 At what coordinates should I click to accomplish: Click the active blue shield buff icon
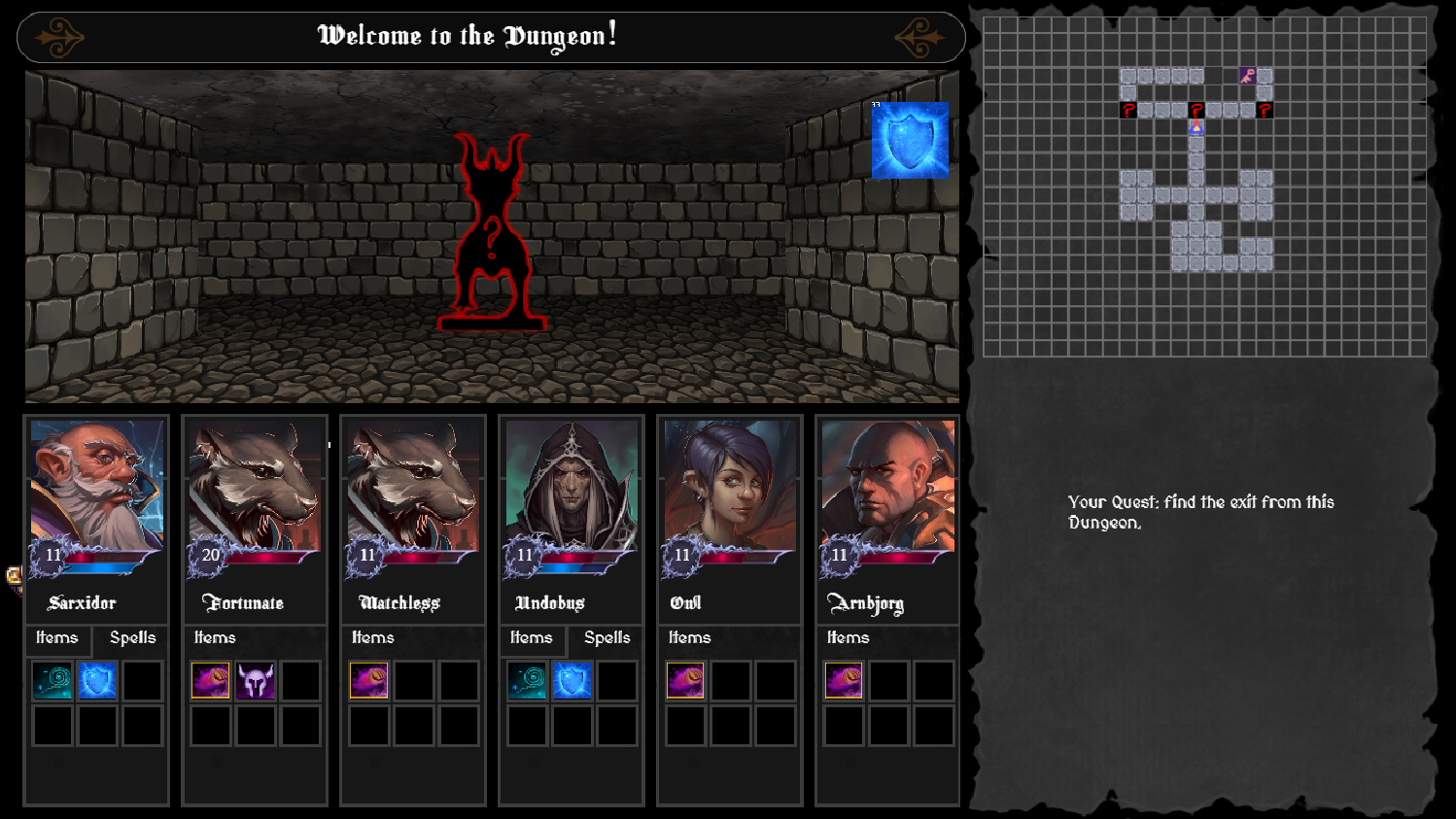click(x=910, y=141)
